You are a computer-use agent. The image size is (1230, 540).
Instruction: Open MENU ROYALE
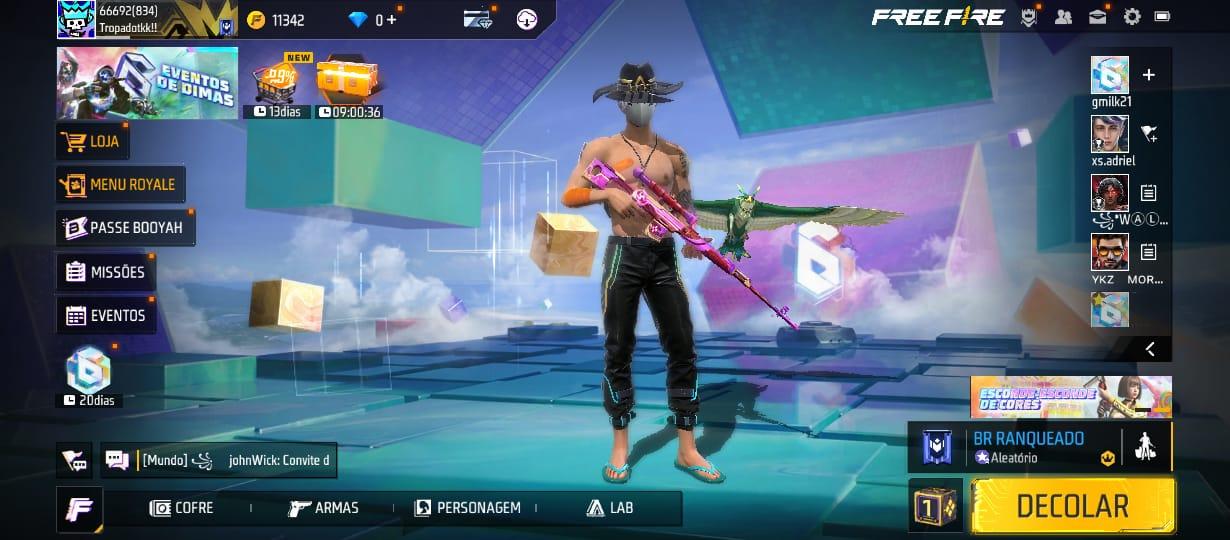120,184
